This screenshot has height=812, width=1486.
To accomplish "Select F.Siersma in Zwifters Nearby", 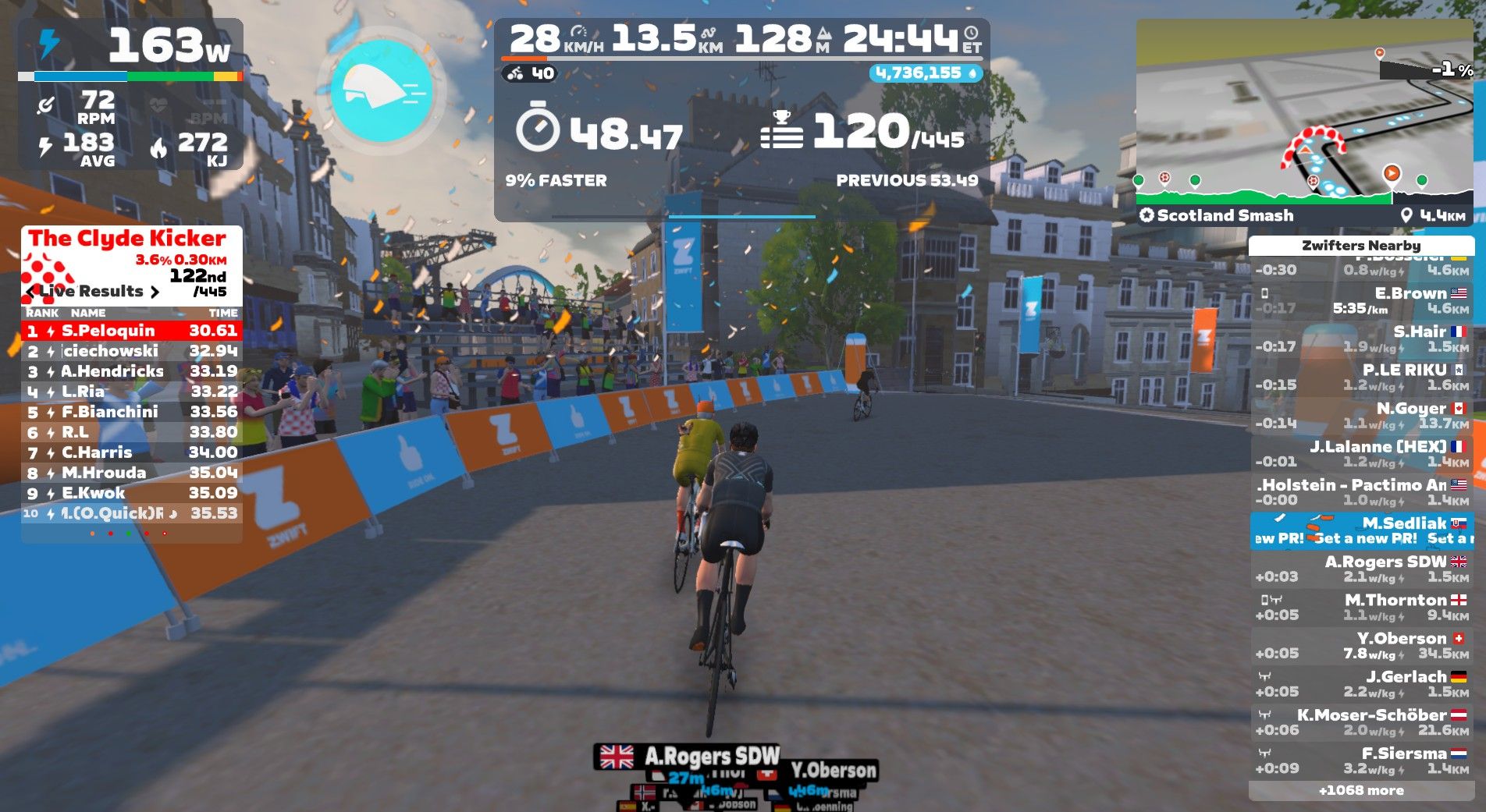I will coord(1361,761).
